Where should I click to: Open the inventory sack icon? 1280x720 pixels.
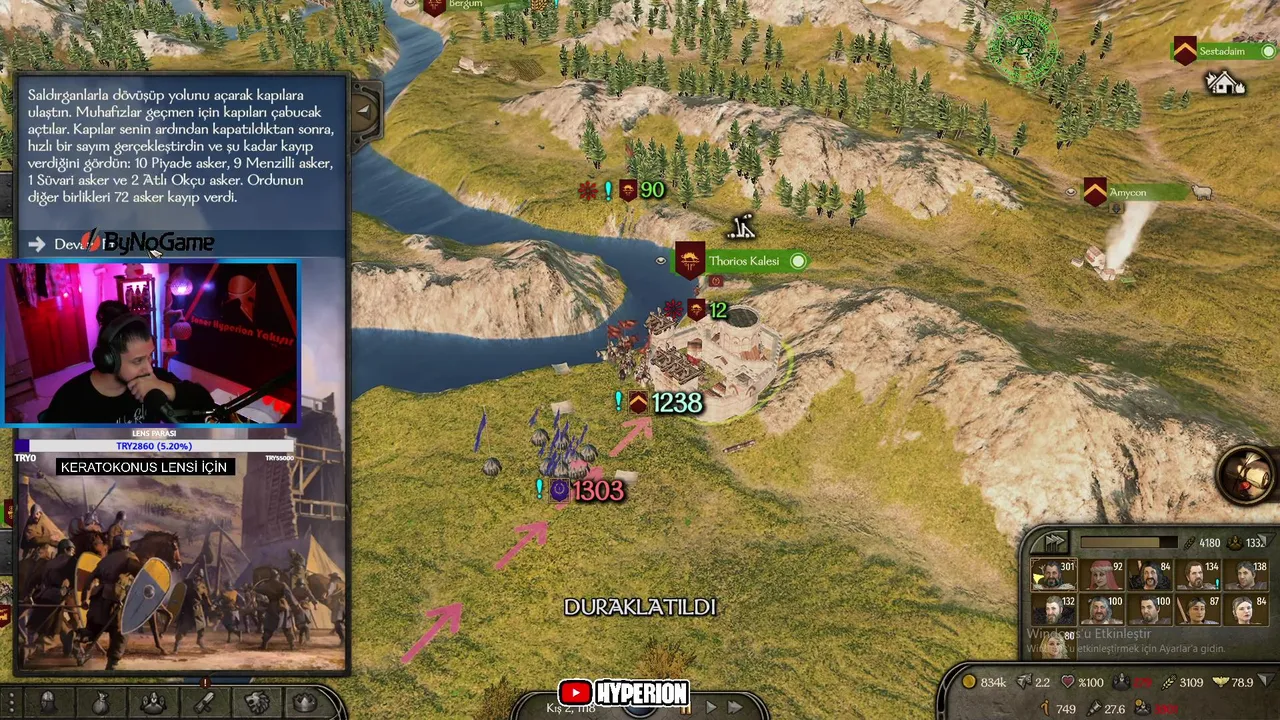100,703
